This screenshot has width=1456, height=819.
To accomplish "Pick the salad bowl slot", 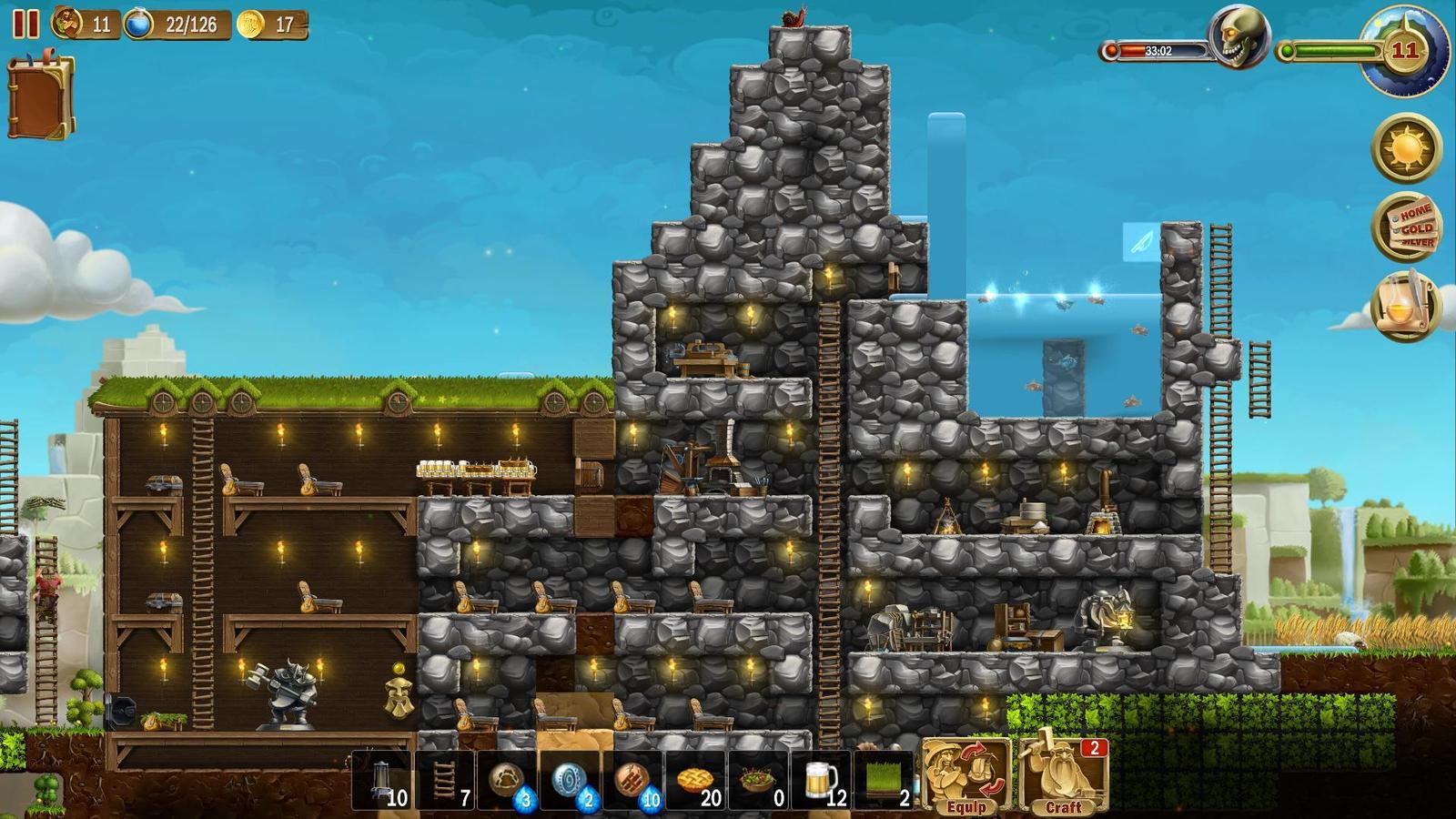I will (x=757, y=780).
